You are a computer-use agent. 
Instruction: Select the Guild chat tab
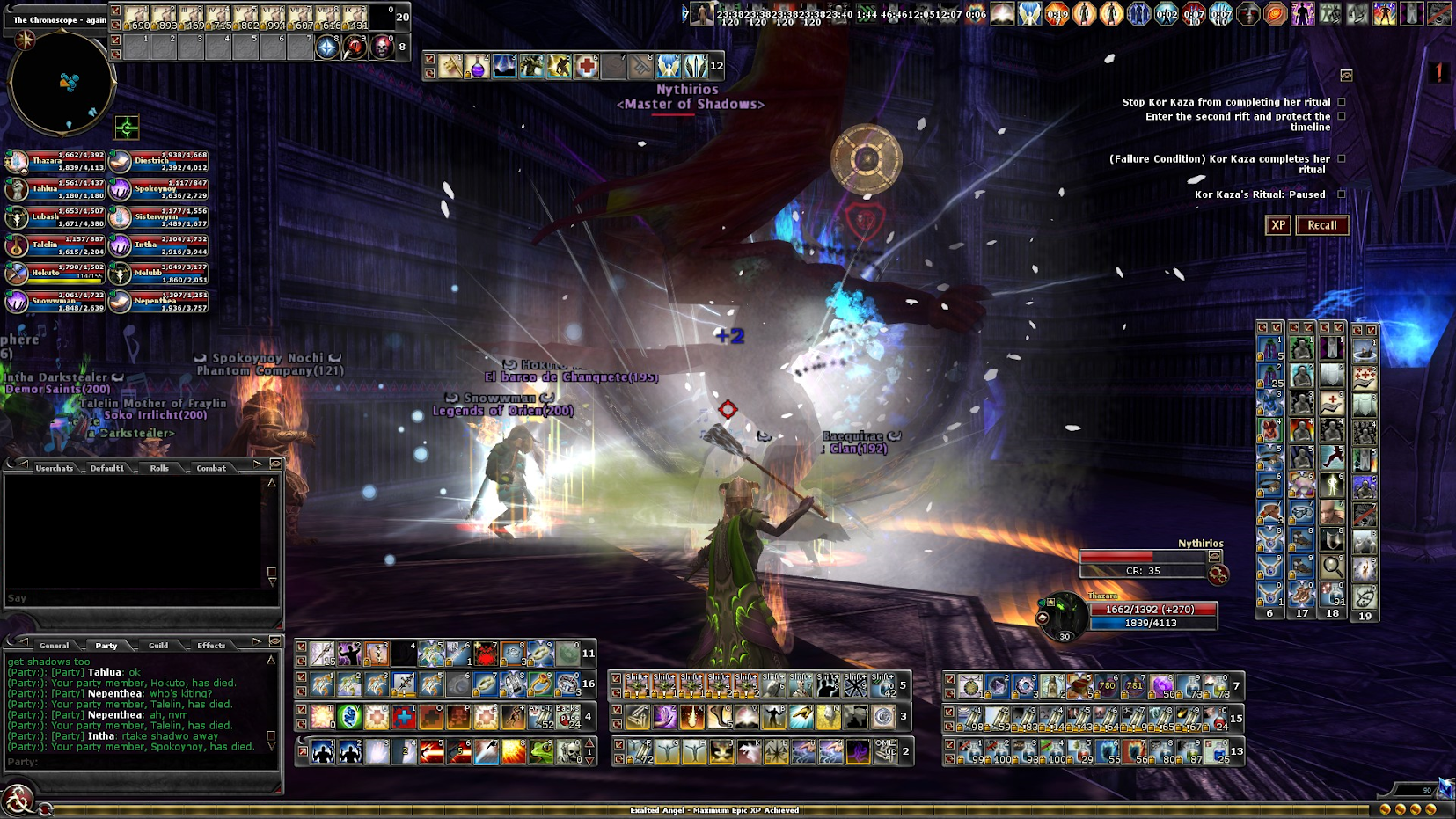click(158, 646)
